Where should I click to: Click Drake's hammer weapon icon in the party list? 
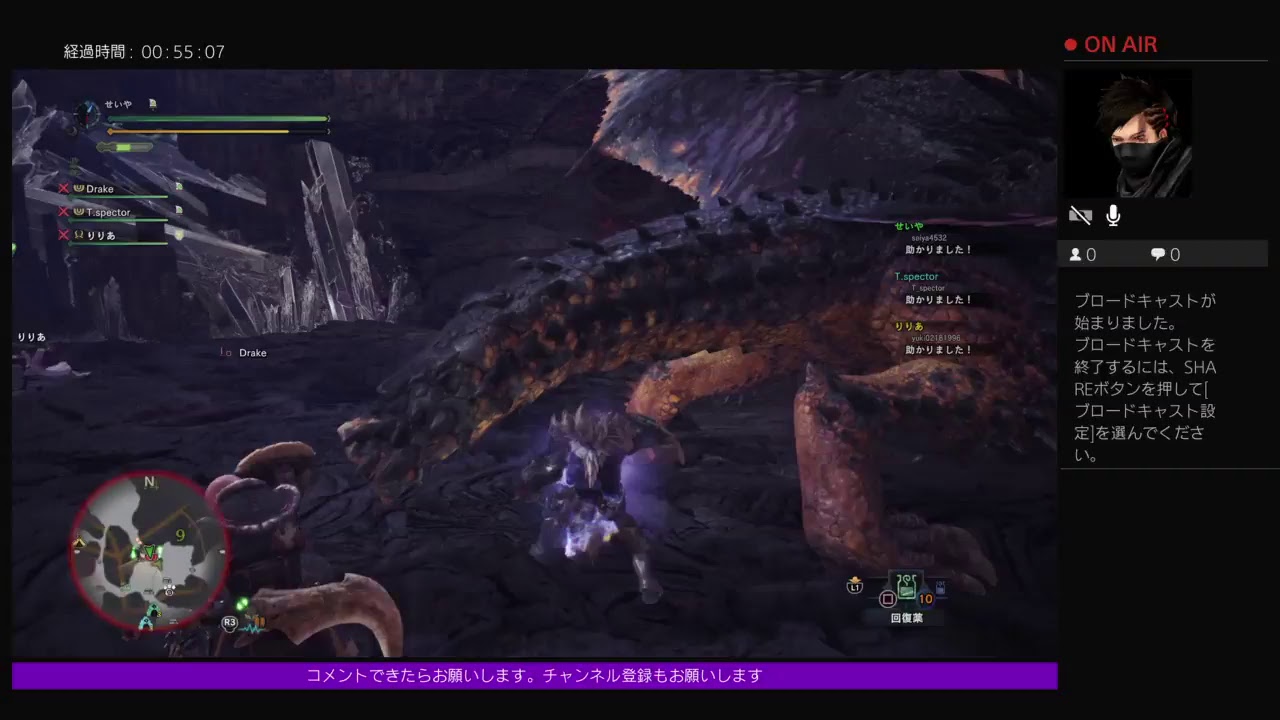click(x=78, y=188)
